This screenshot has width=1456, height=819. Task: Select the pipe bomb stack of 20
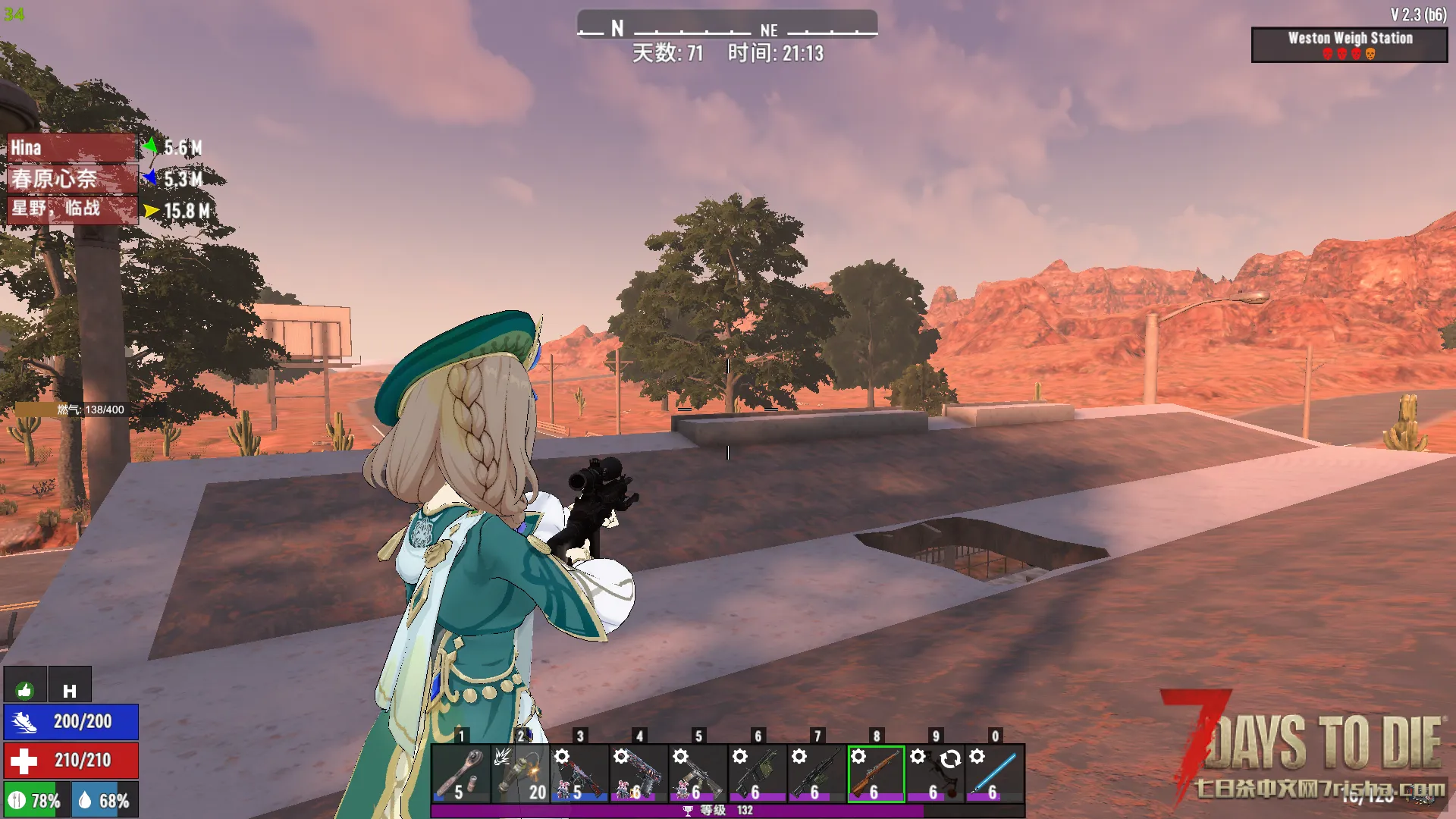click(x=520, y=773)
